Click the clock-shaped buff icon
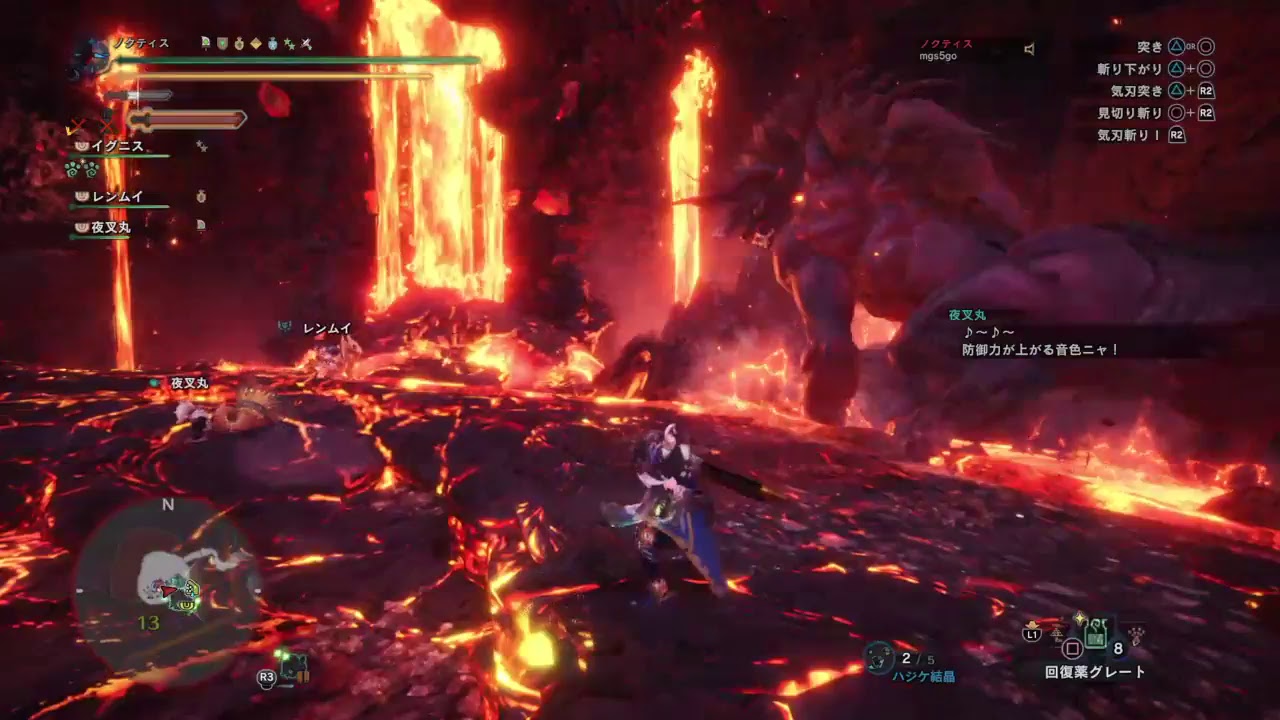 point(274,44)
